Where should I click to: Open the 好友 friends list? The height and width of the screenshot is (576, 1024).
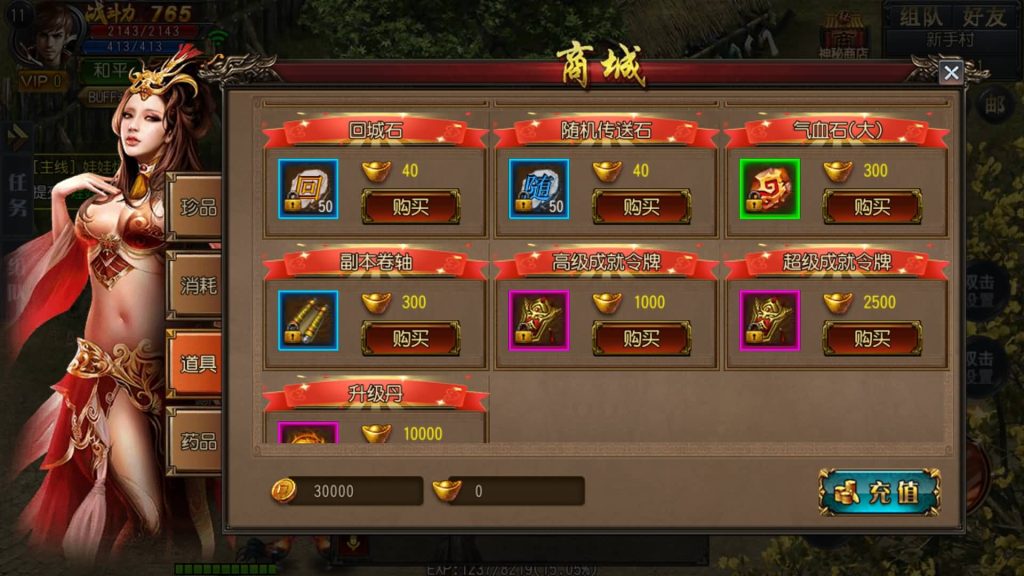(x=984, y=16)
